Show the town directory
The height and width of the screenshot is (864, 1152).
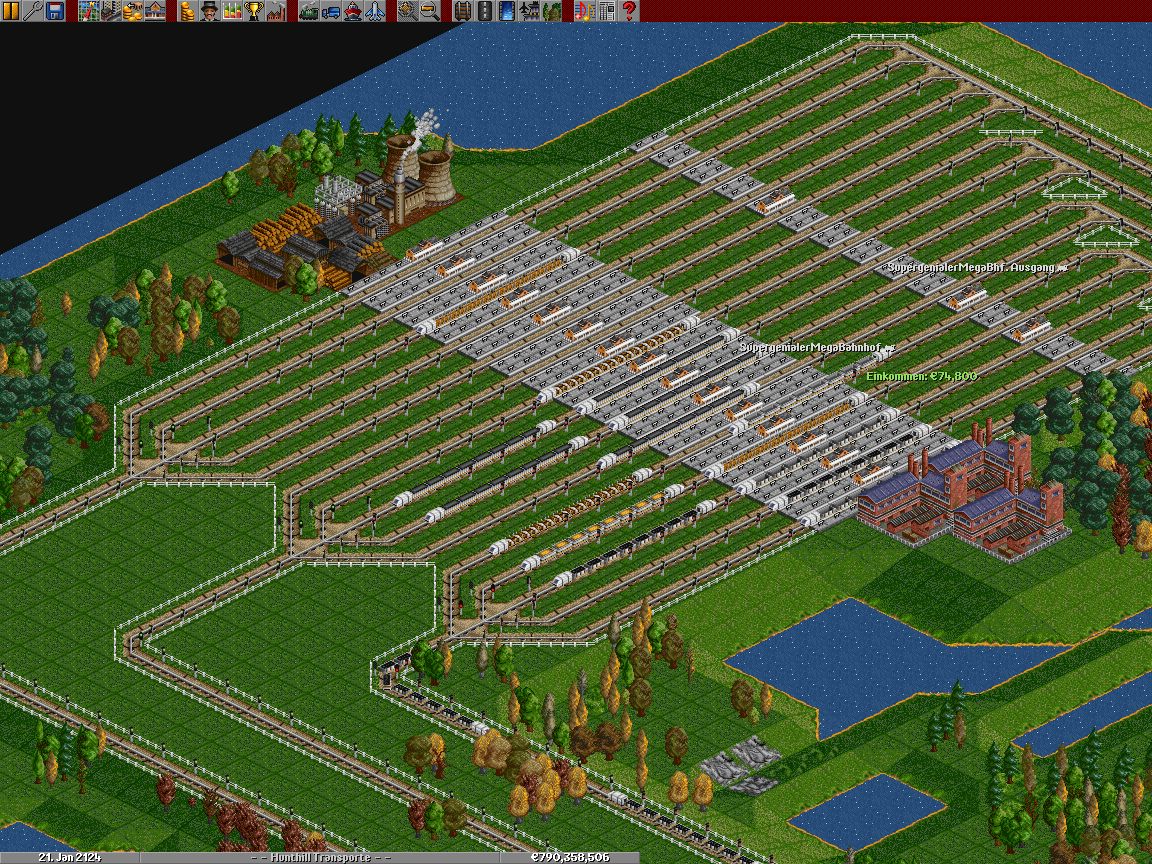point(110,11)
